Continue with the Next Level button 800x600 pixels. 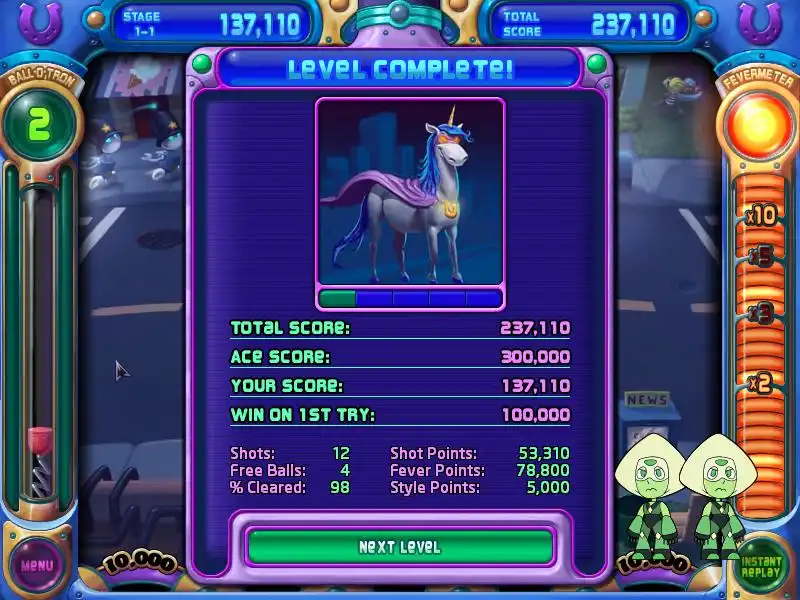(x=400, y=547)
